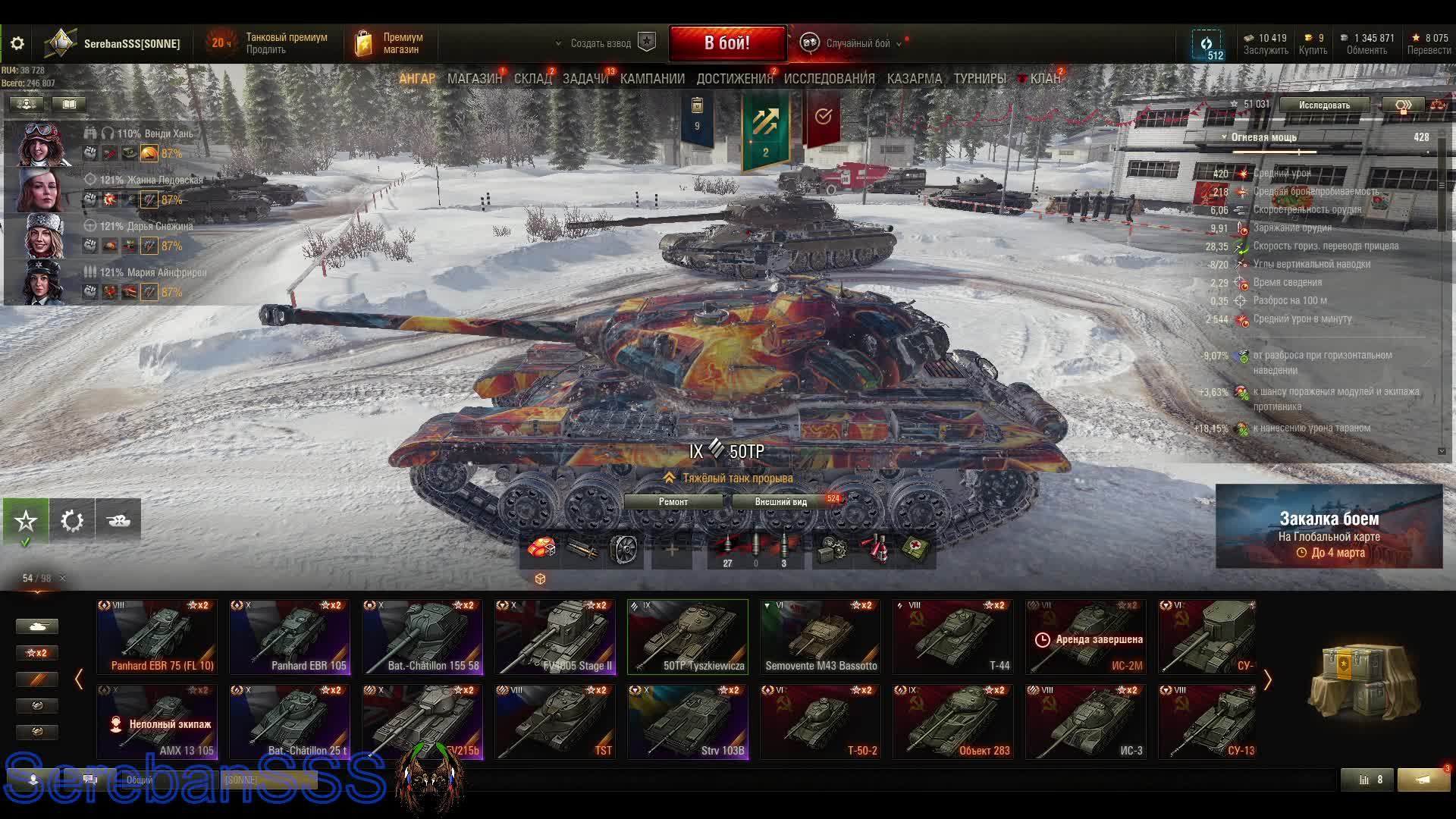The width and height of the screenshot is (1456, 819).
Task: Start battle with the В бой! button
Action: tap(726, 43)
